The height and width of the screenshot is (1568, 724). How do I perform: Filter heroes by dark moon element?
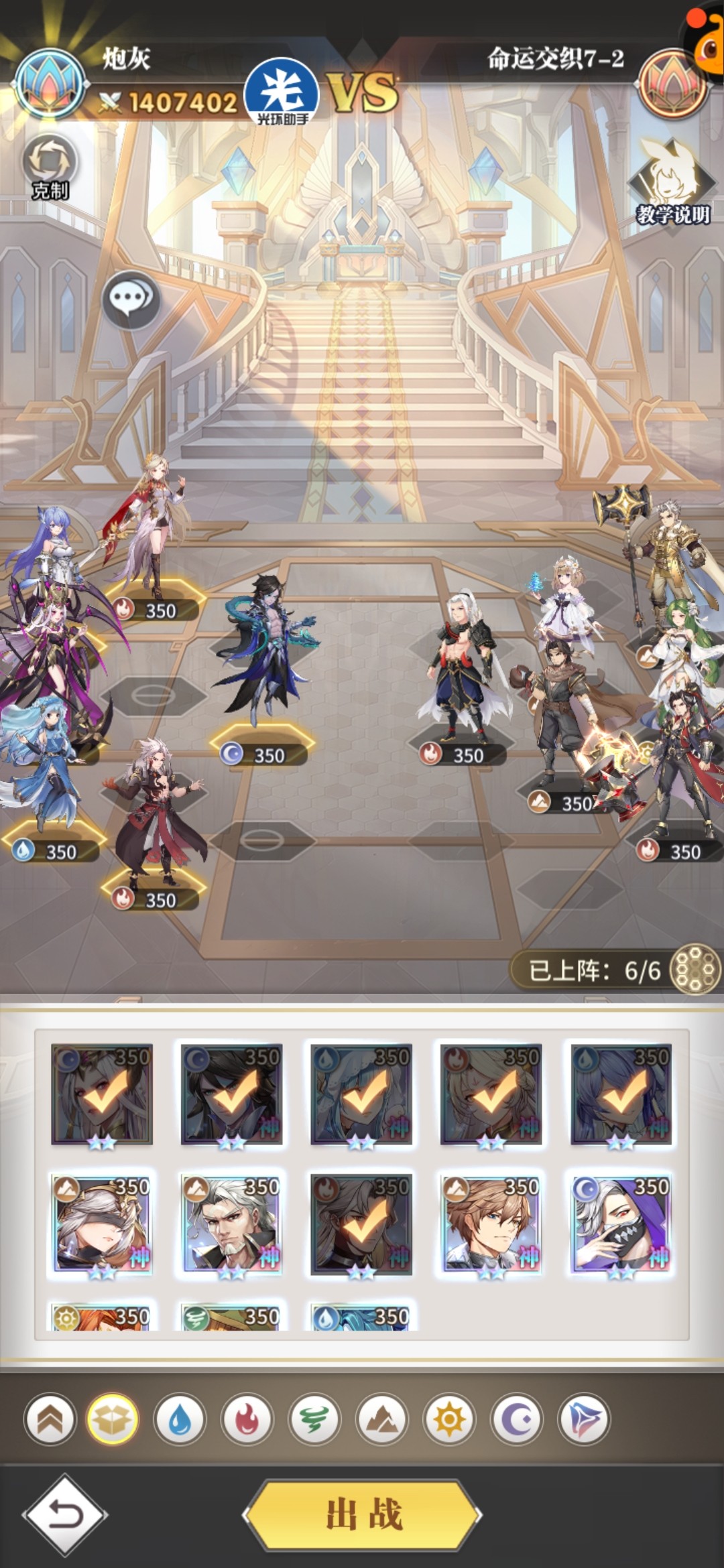[517, 1419]
